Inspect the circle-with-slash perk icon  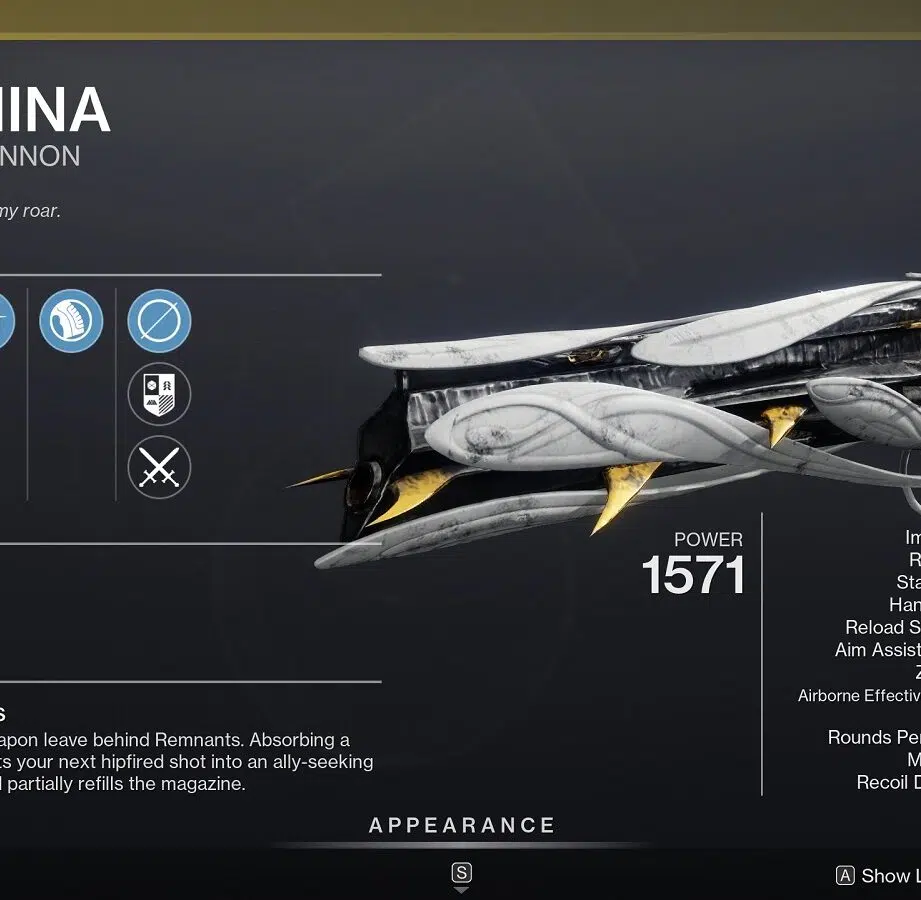click(x=159, y=321)
